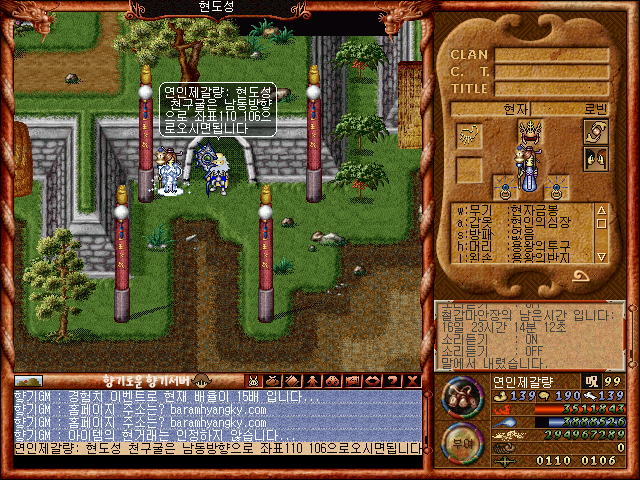
Task: Click the rabbit face toolbar icon
Action: (255, 380)
